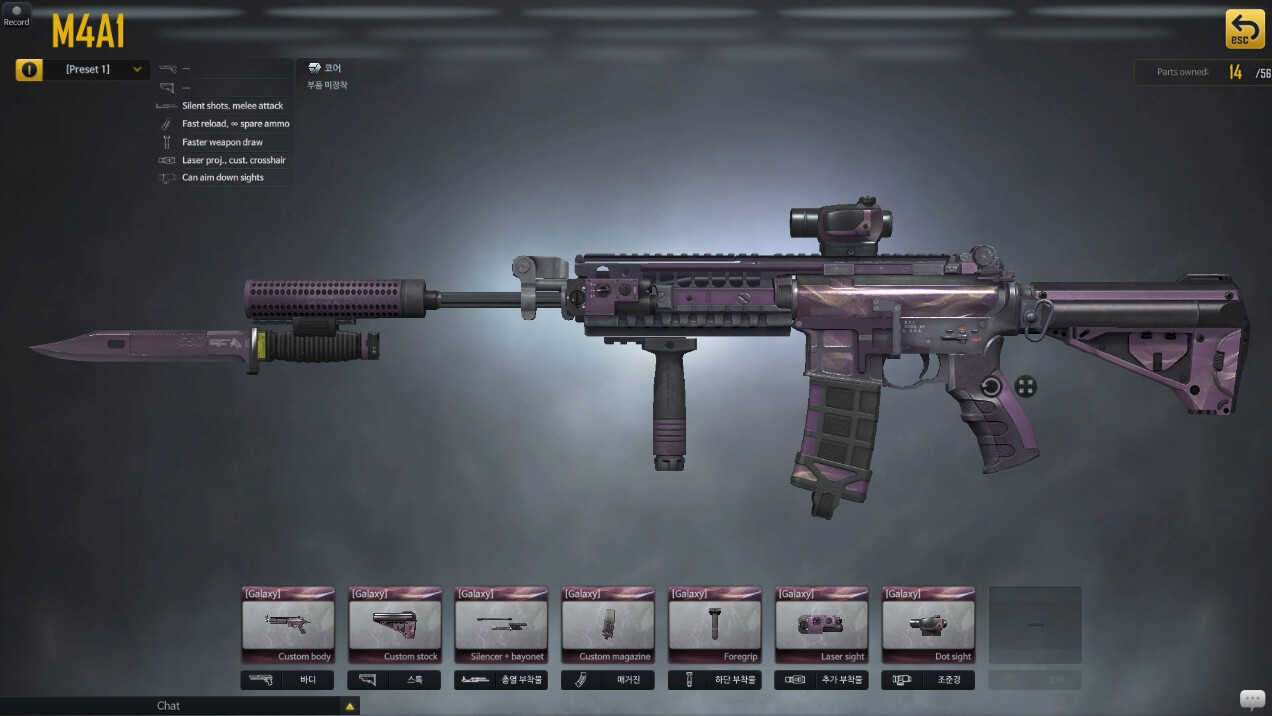Viewport: 1272px width, 716px height.
Task: Switch to the 조준경 scope category
Action: (x=928, y=680)
